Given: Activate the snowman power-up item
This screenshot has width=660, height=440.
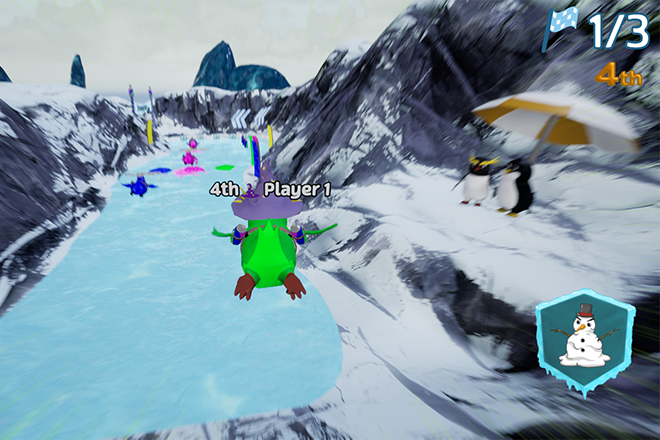Looking at the screenshot, I should [x=585, y=337].
